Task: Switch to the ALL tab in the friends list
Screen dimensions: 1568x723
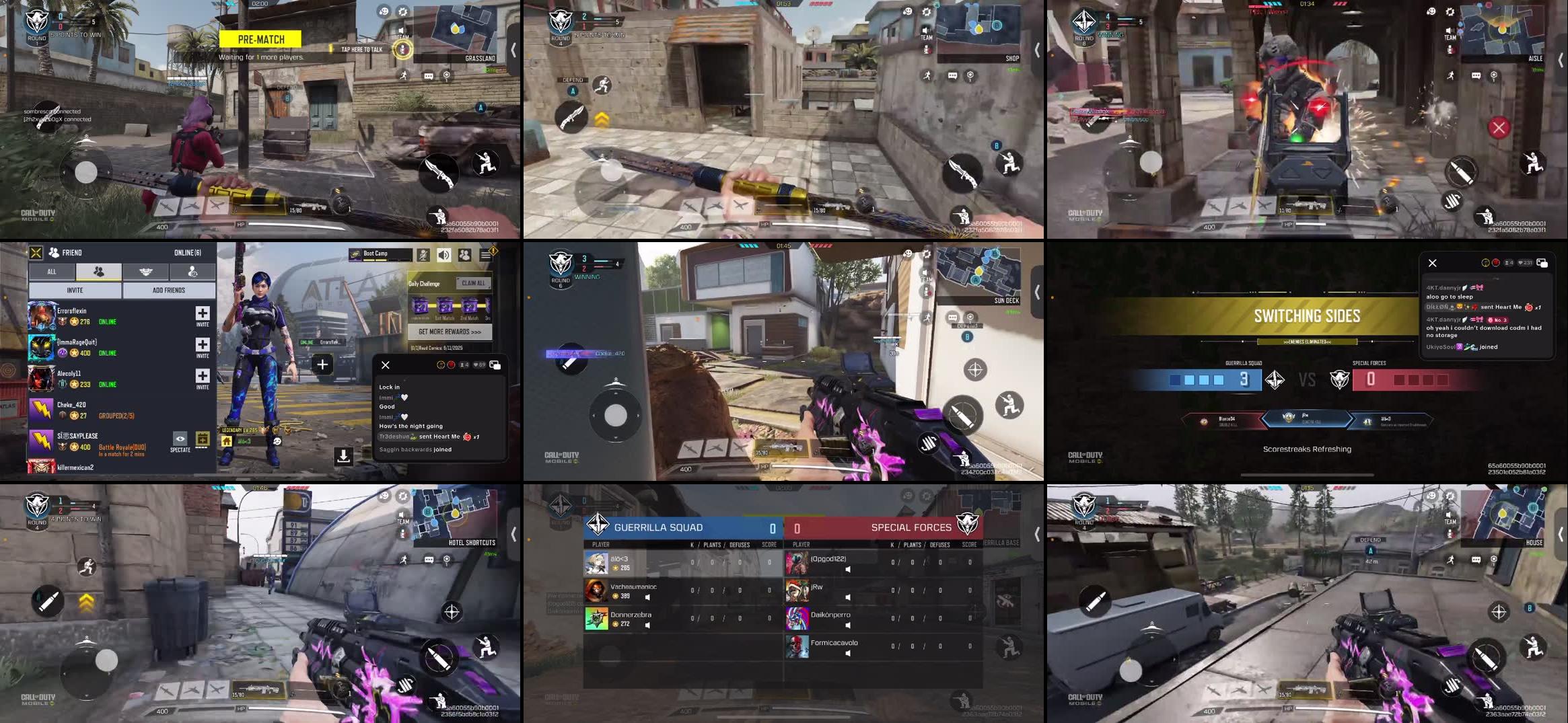Action: coord(52,272)
